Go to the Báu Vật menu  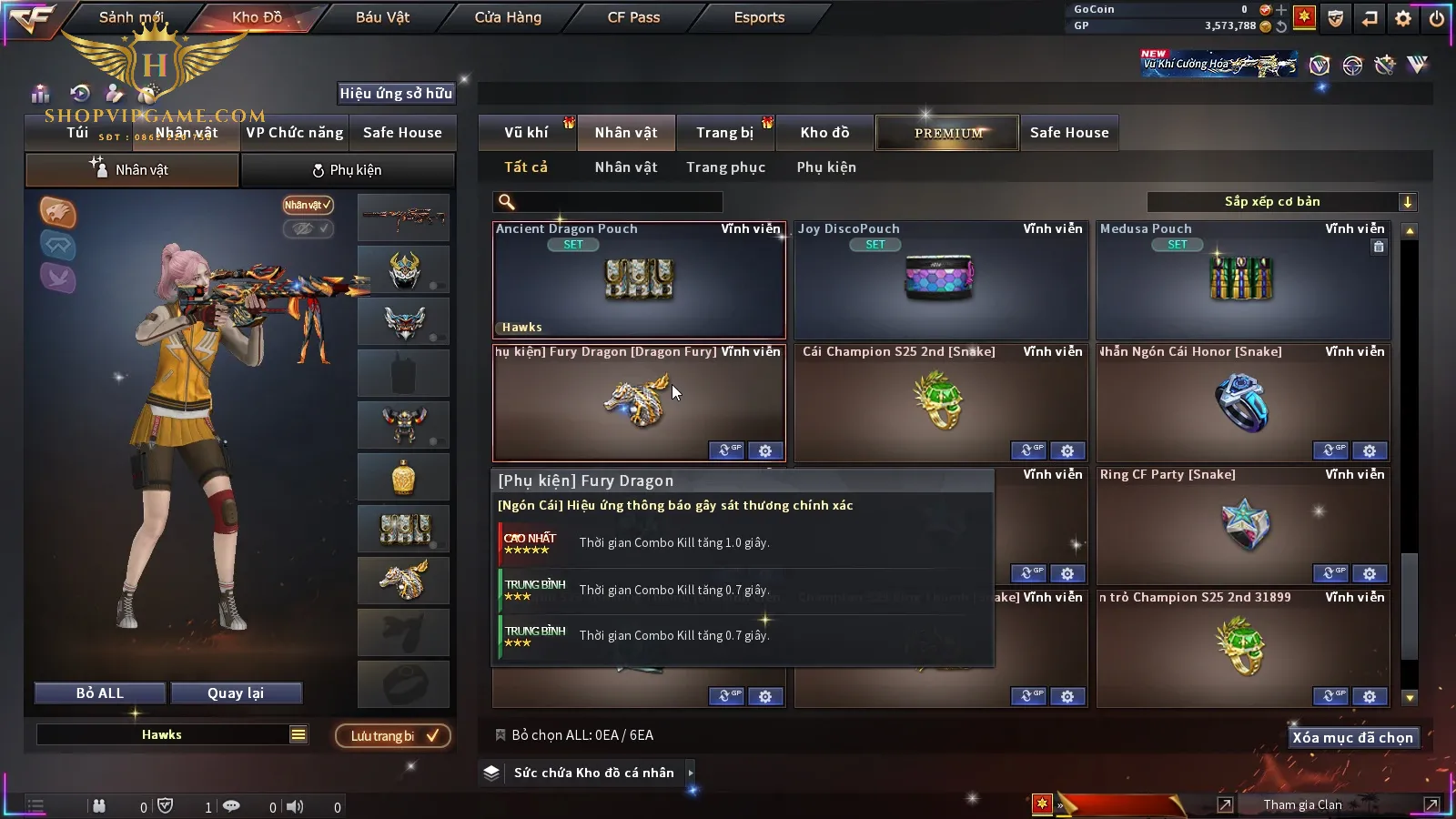(382, 17)
